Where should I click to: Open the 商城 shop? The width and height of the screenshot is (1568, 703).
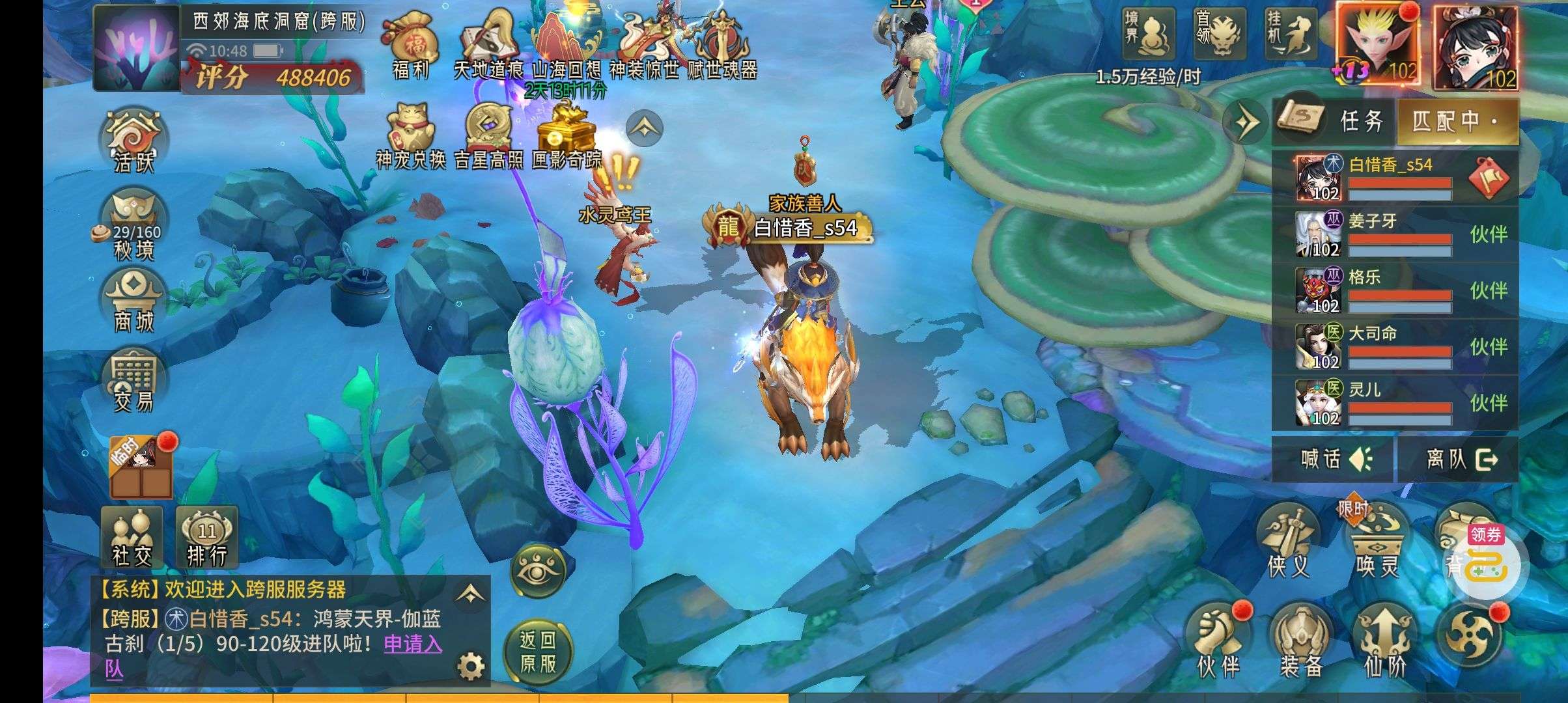coord(133,302)
